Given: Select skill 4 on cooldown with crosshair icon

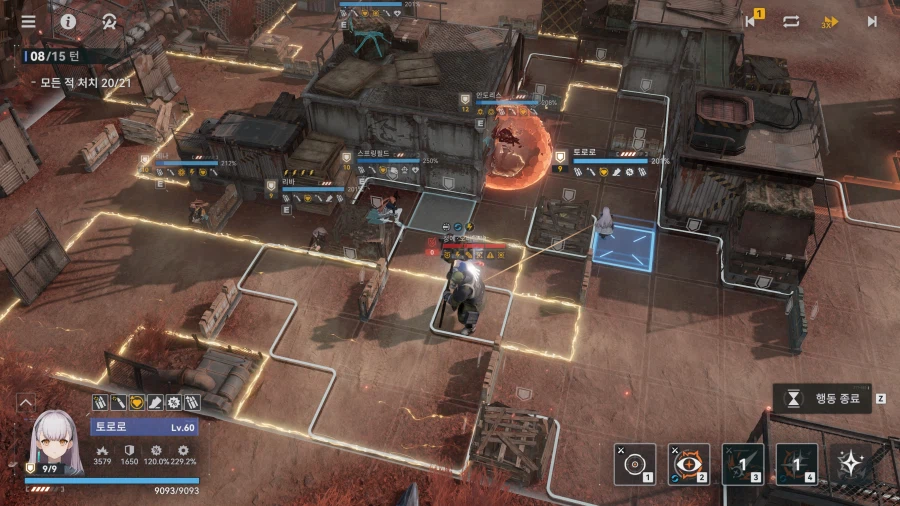Looking at the screenshot, I should point(797,464).
